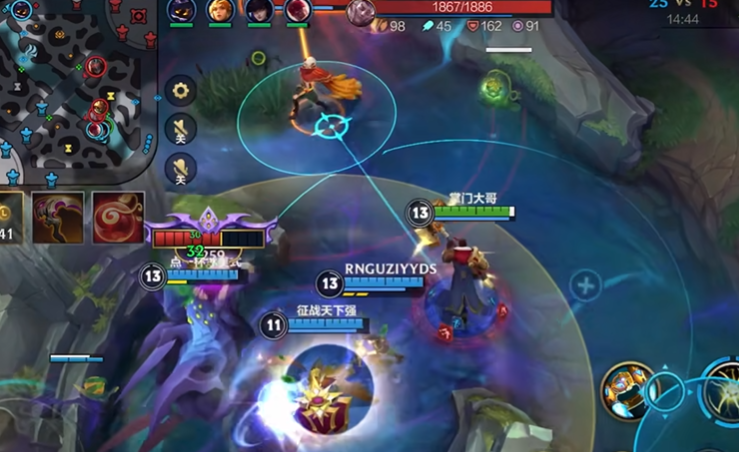Tap the battlefield minimap
This screenshot has height=452, width=739.
[x=78, y=85]
